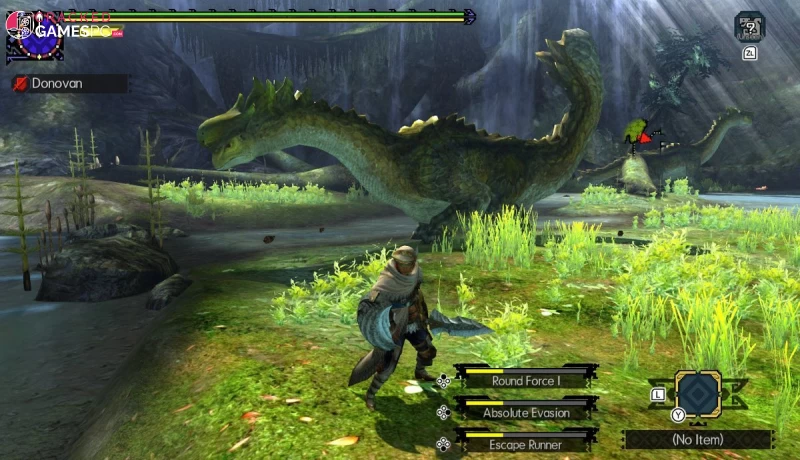Open the unknown monster target icon
The width and height of the screenshot is (800, 460).
point(749,25)
